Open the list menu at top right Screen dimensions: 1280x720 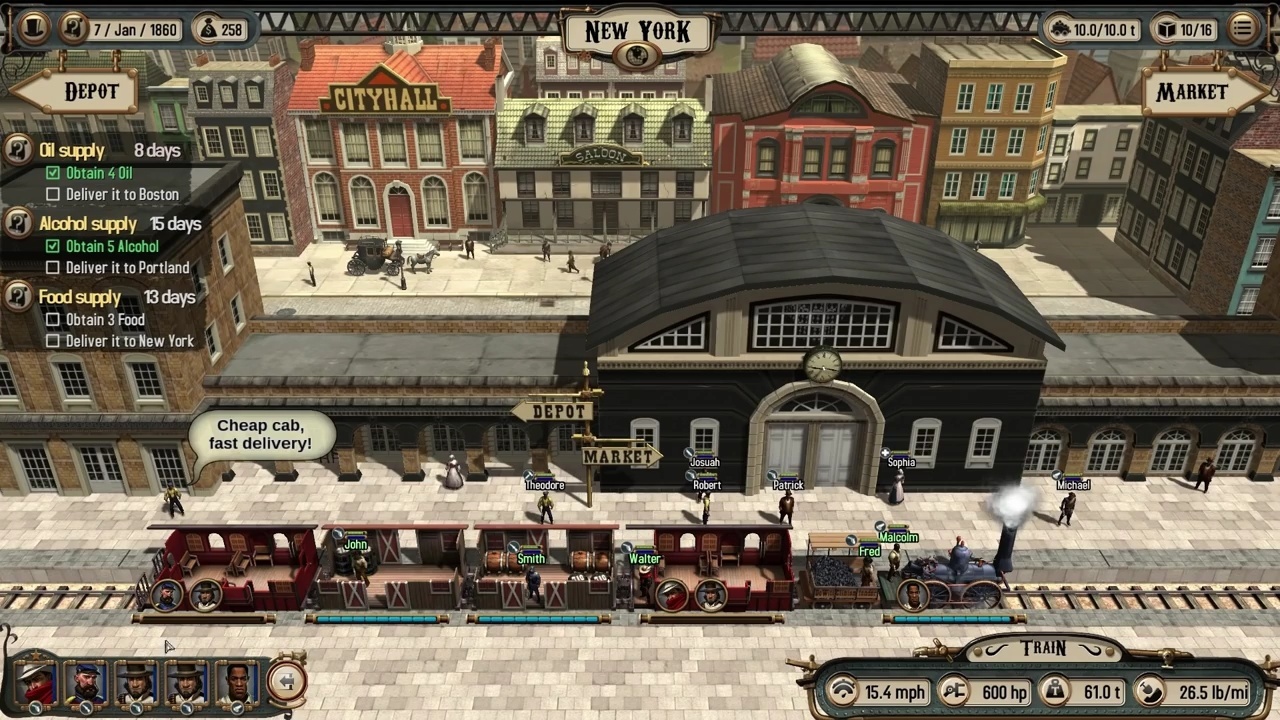1242,30
